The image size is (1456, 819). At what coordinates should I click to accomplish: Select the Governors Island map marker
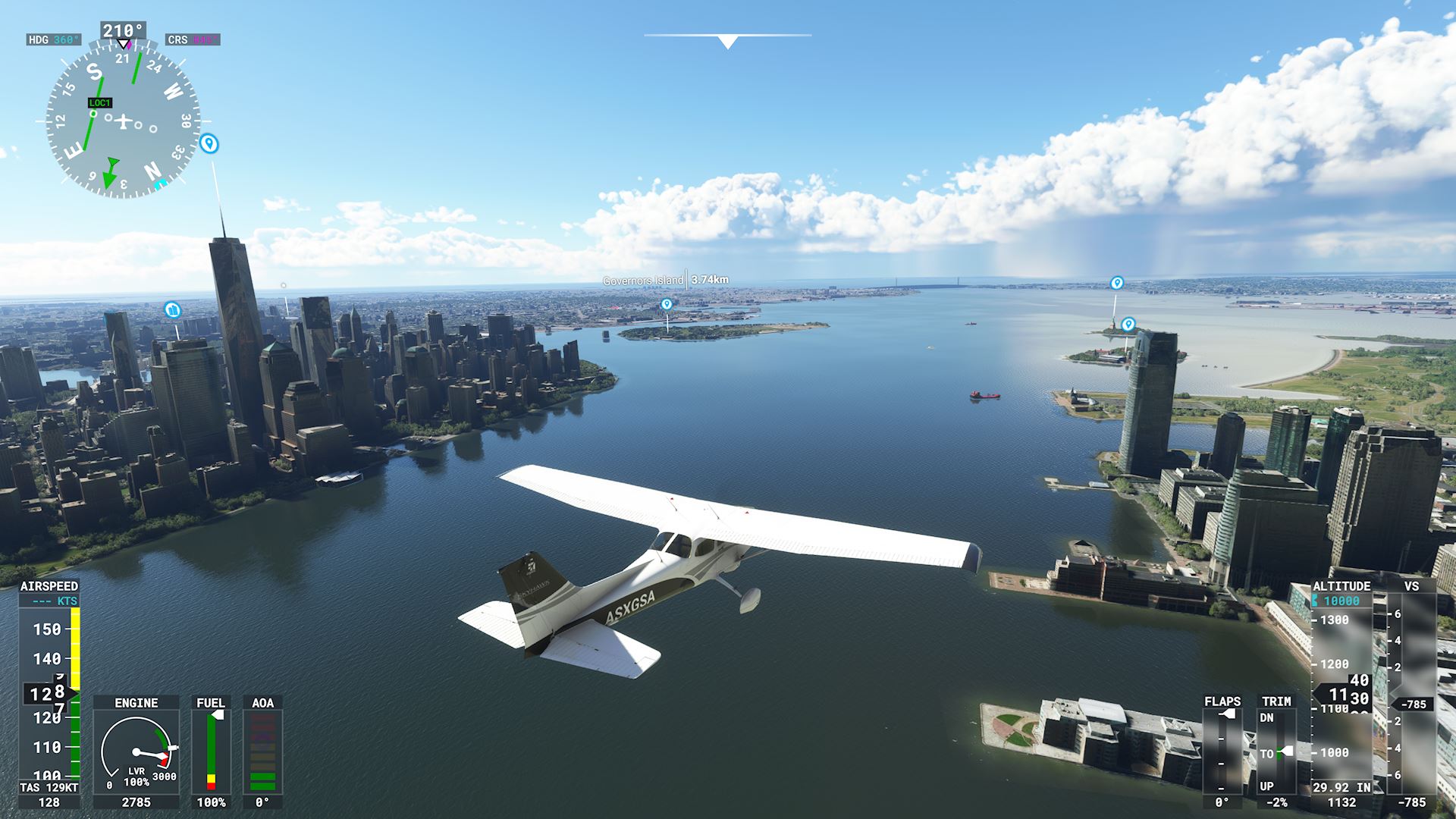tap(667, 304)
